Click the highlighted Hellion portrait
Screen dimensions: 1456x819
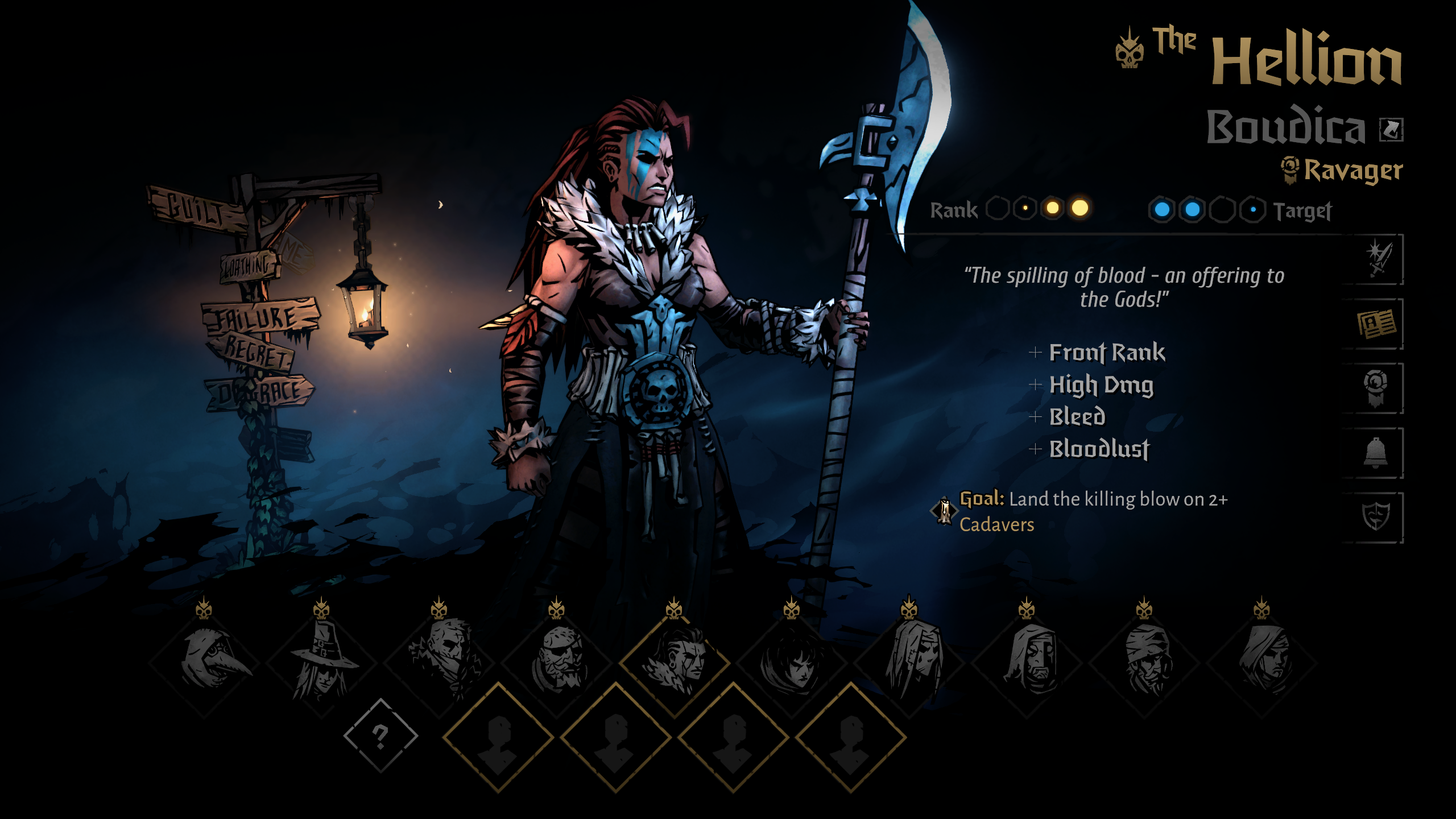[675, 661]
